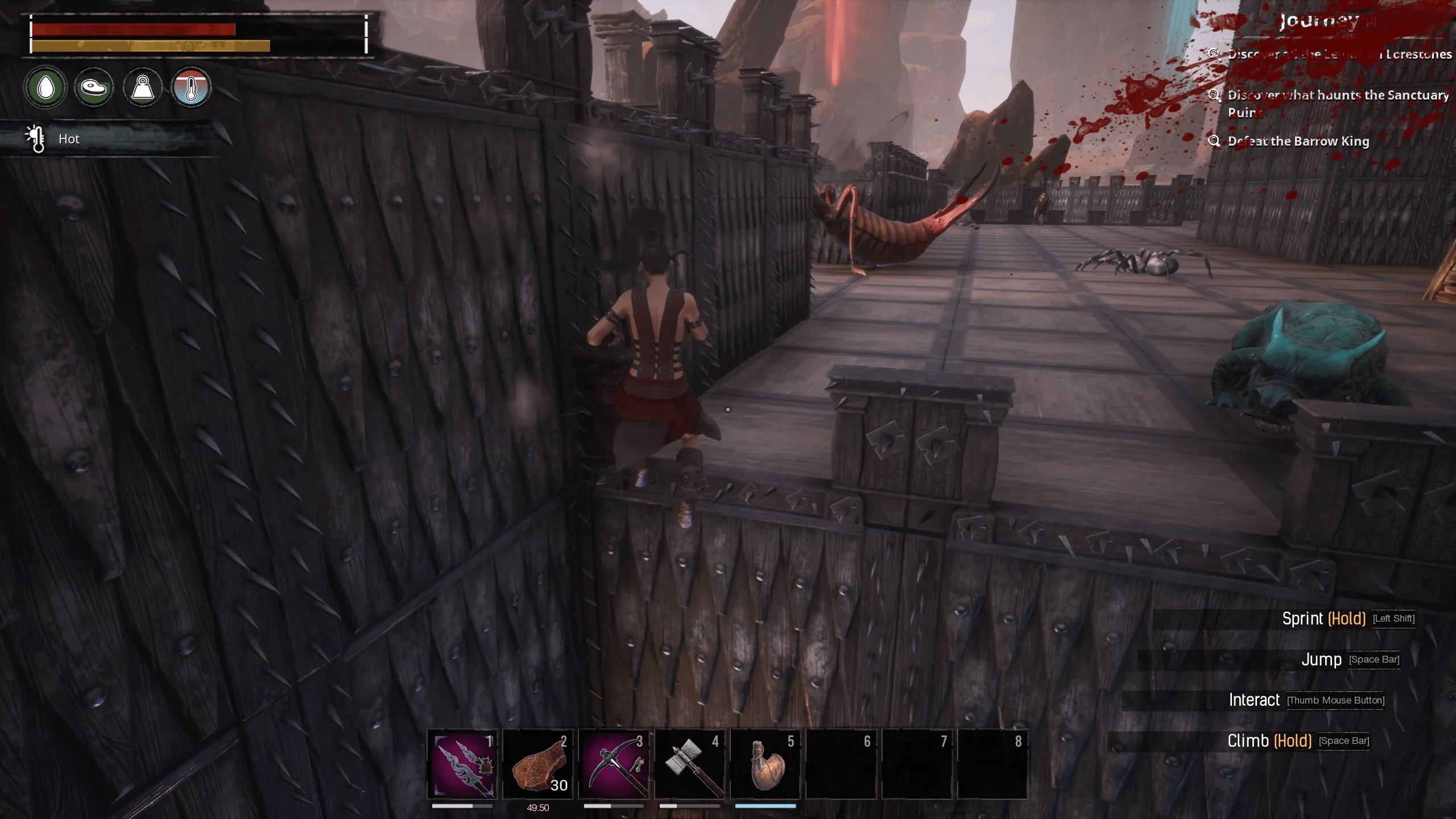Open the Journey tracker header

pyautogui.click(x=1319, y=22)
